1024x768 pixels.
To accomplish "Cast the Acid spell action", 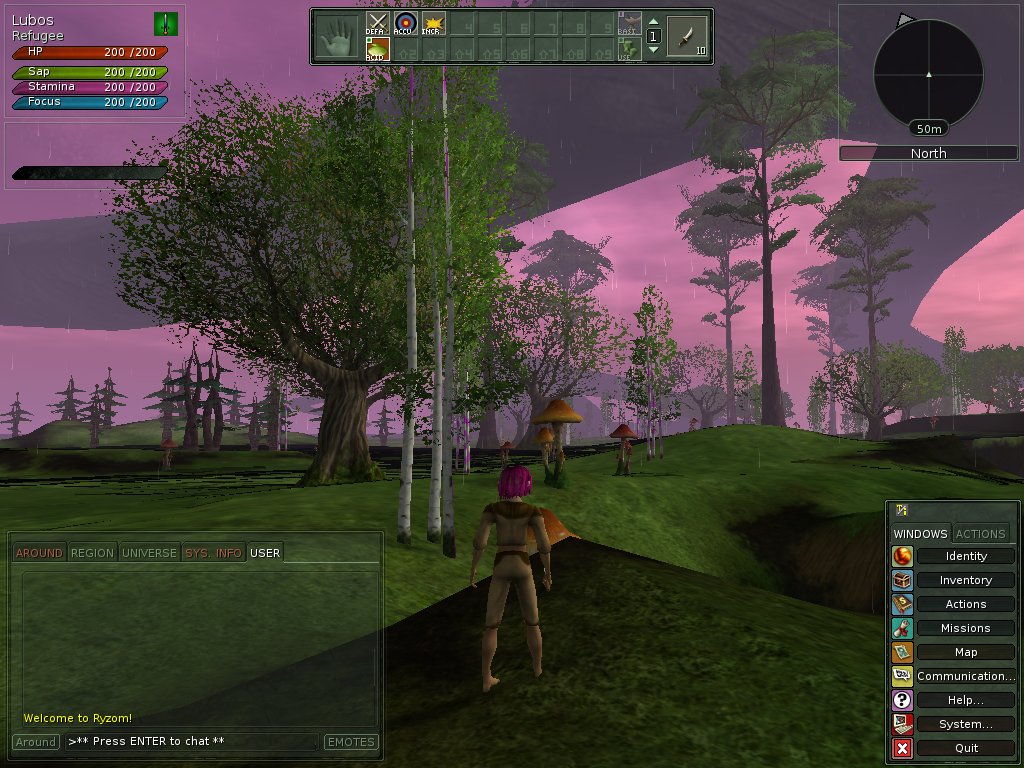I will [x=377, y=50].
